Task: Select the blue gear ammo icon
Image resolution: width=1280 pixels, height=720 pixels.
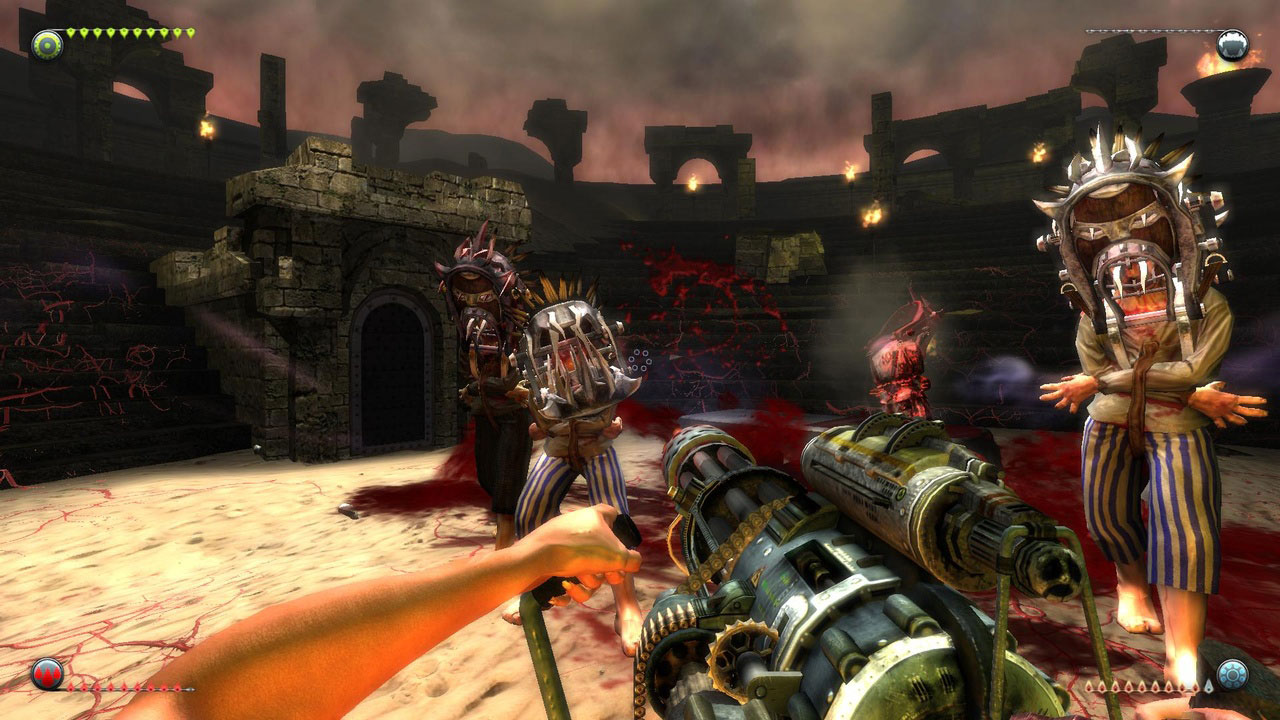Action: pyautogui.click(x=1232, y=673)
